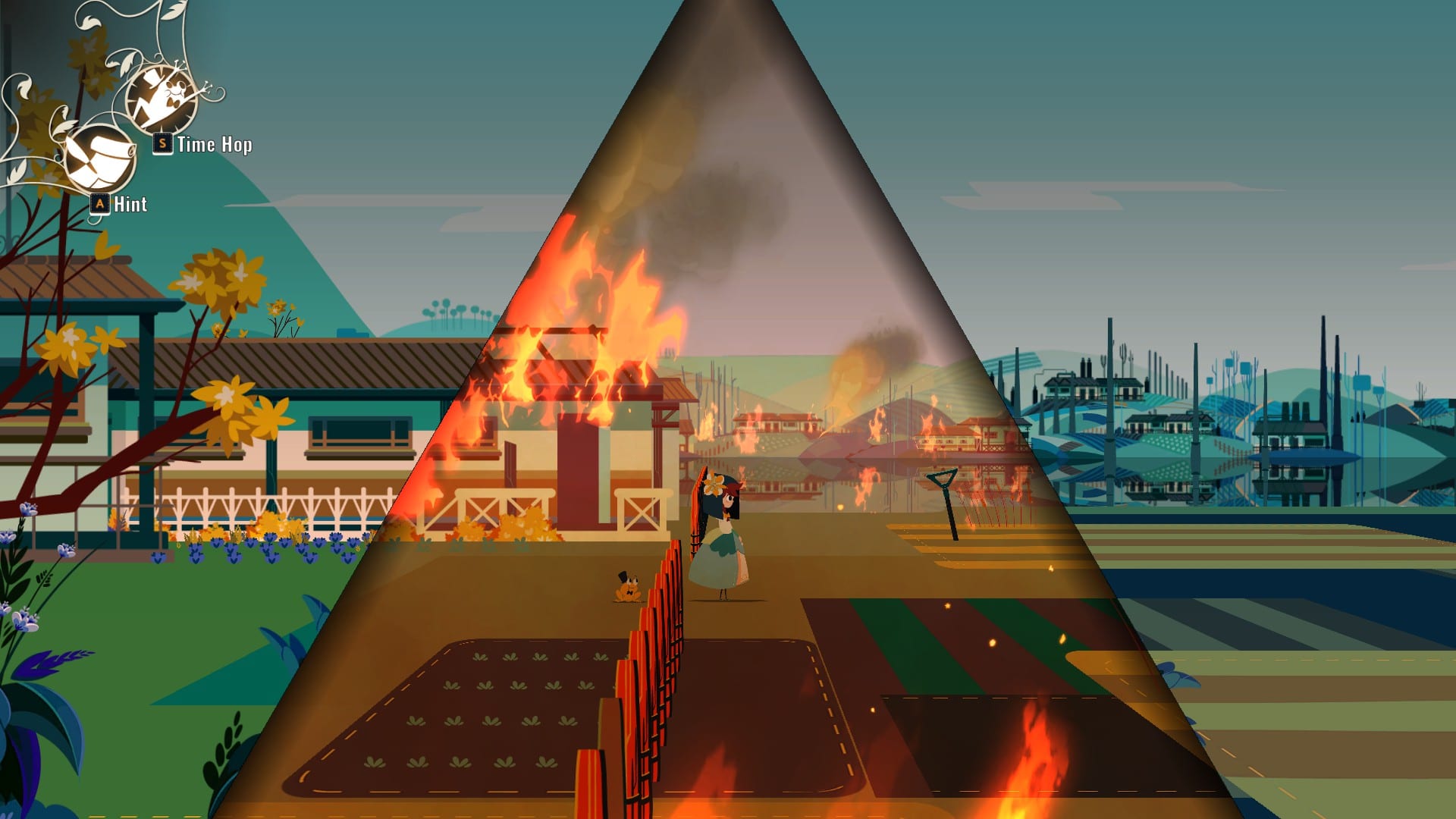Click the Hint label text
The image size is (1456, 819).
(131, 205)
